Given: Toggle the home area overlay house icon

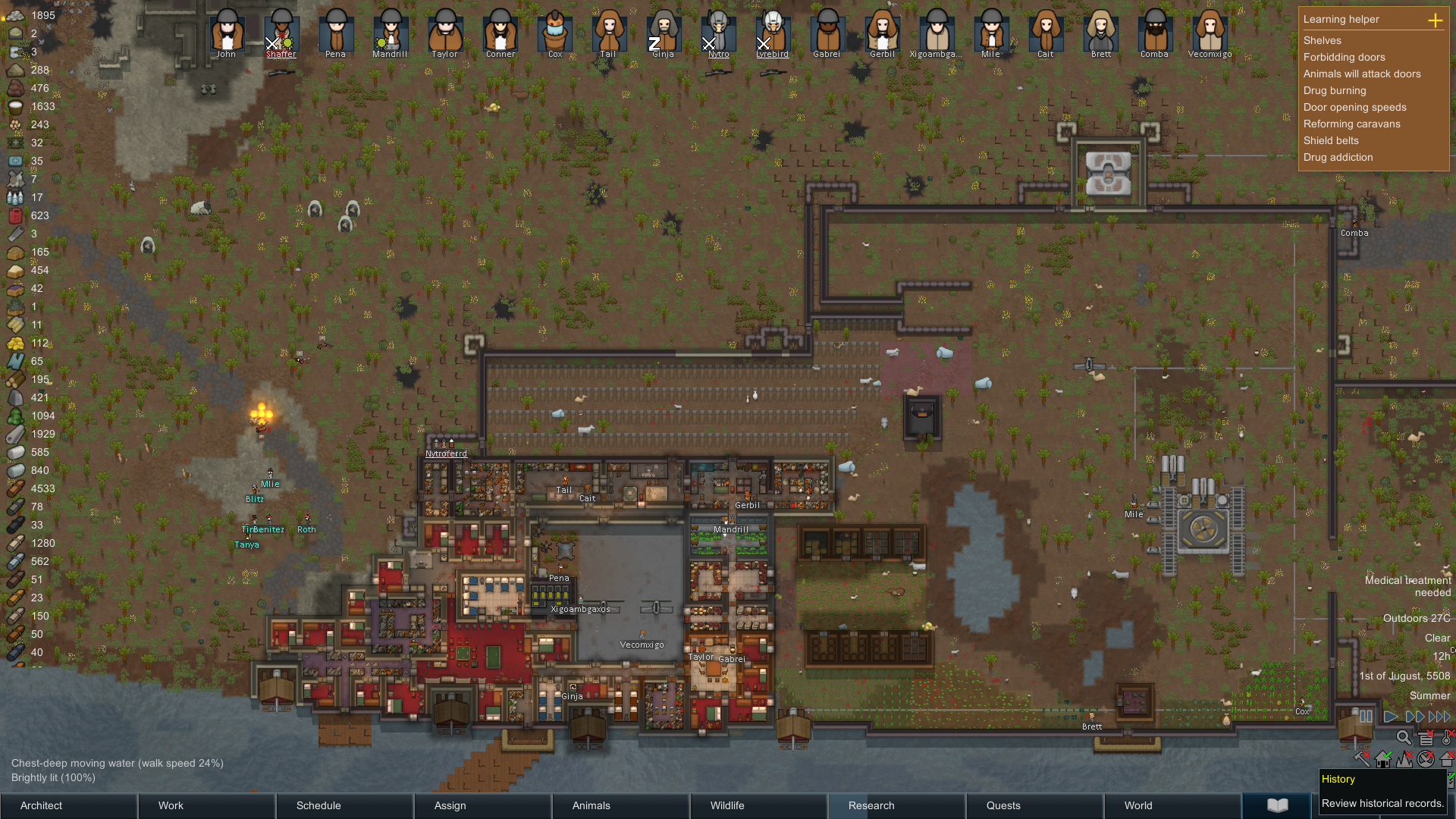Looking at the screenshot, I should (1383, 758).
